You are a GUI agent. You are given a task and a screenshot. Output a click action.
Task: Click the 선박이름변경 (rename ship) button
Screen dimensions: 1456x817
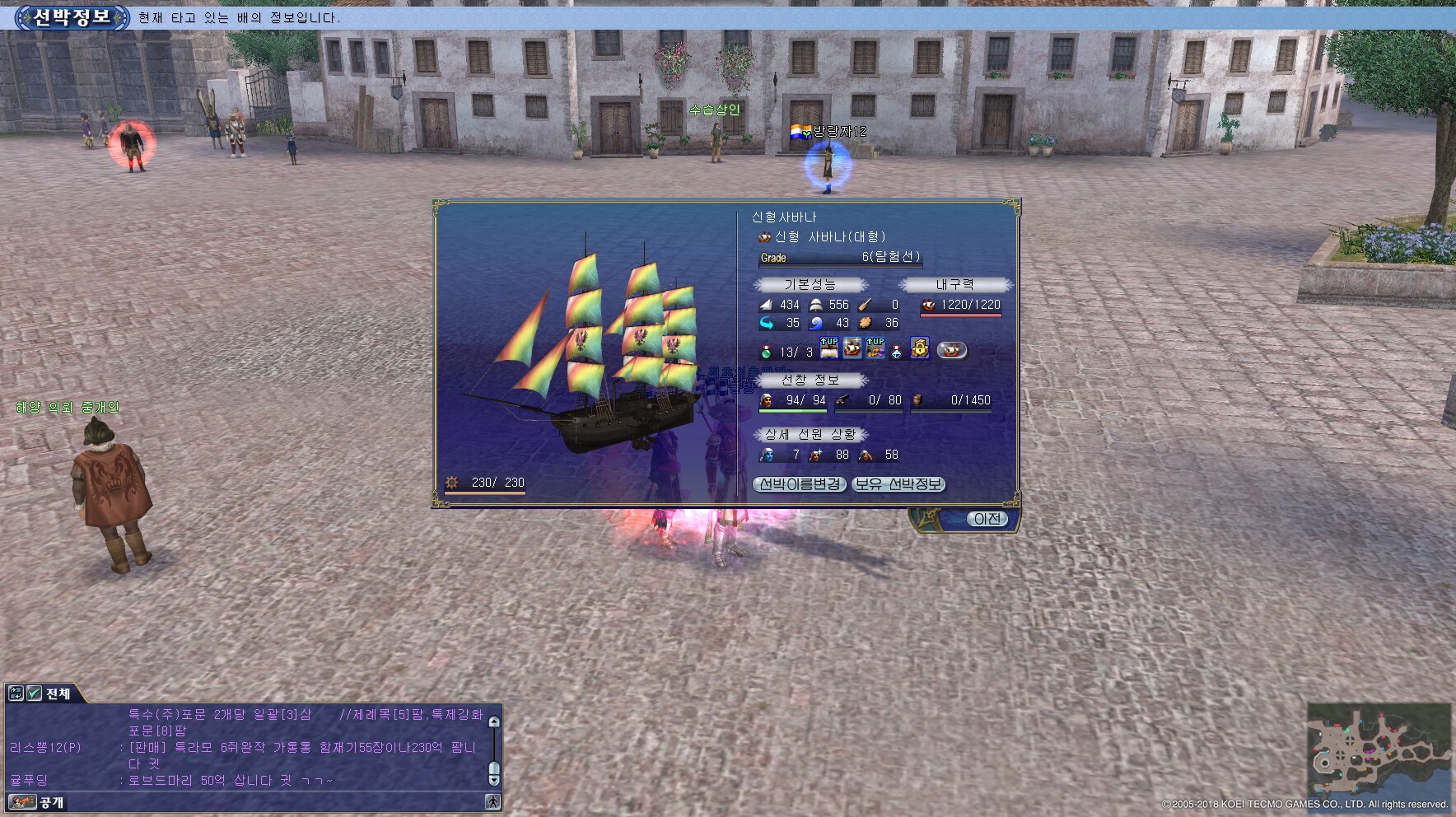800,484
